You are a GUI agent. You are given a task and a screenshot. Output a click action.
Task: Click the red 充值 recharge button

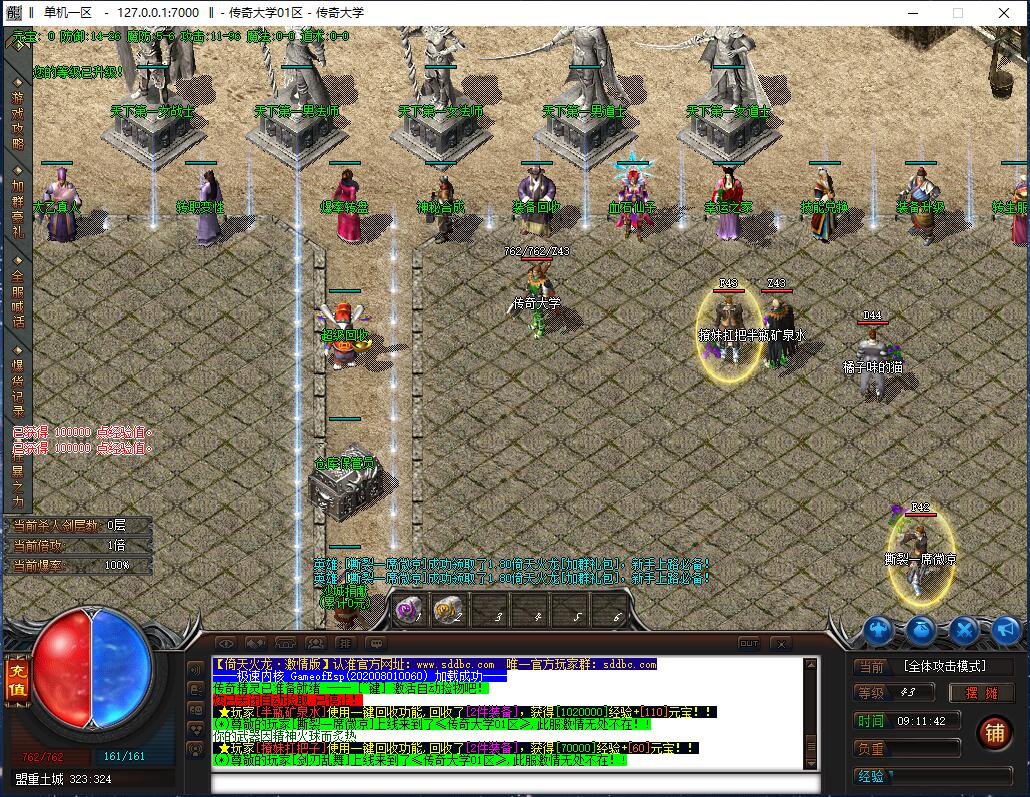click(16, 681)
